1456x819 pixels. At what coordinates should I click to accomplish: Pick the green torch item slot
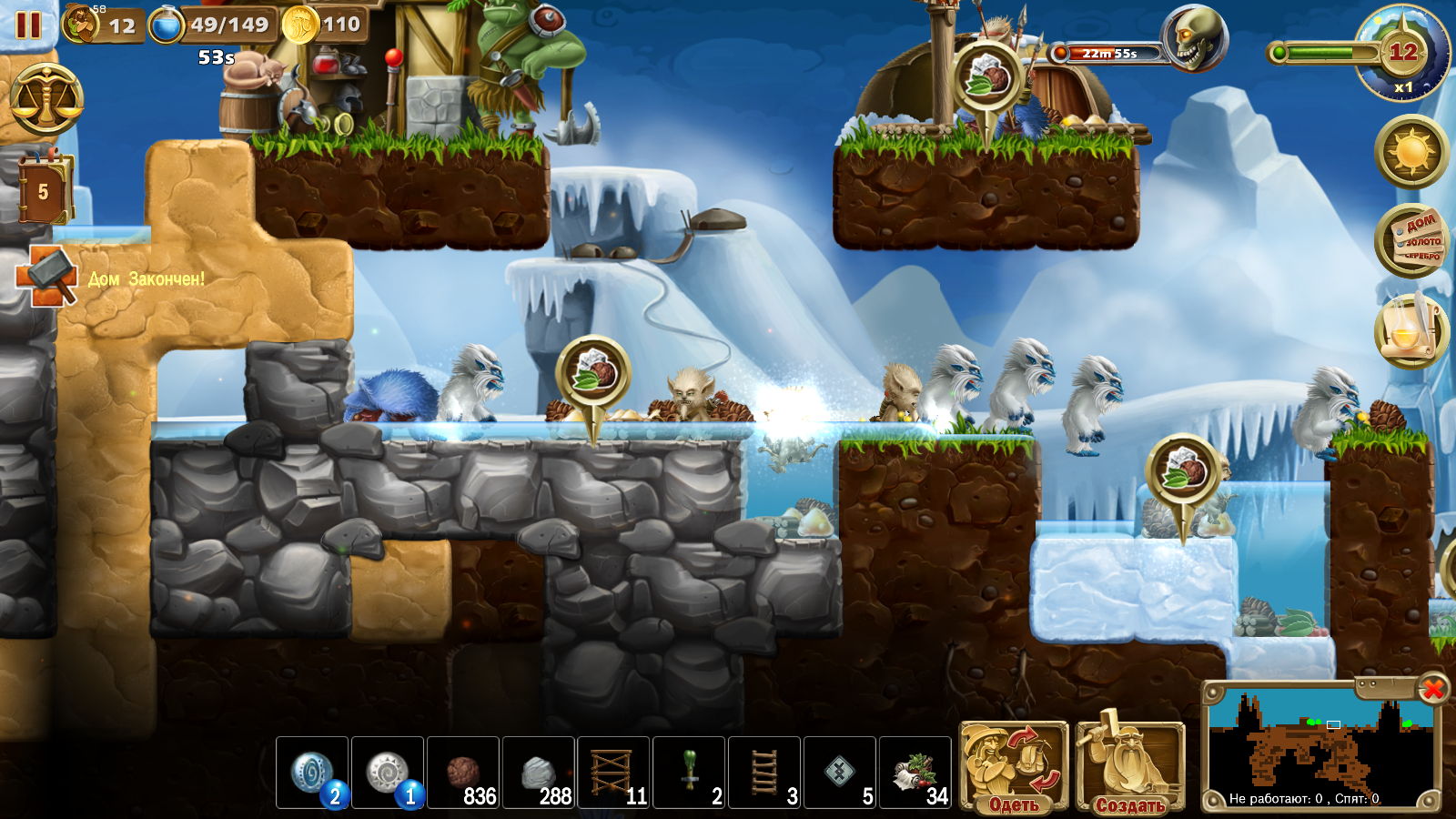pos(689,773)
